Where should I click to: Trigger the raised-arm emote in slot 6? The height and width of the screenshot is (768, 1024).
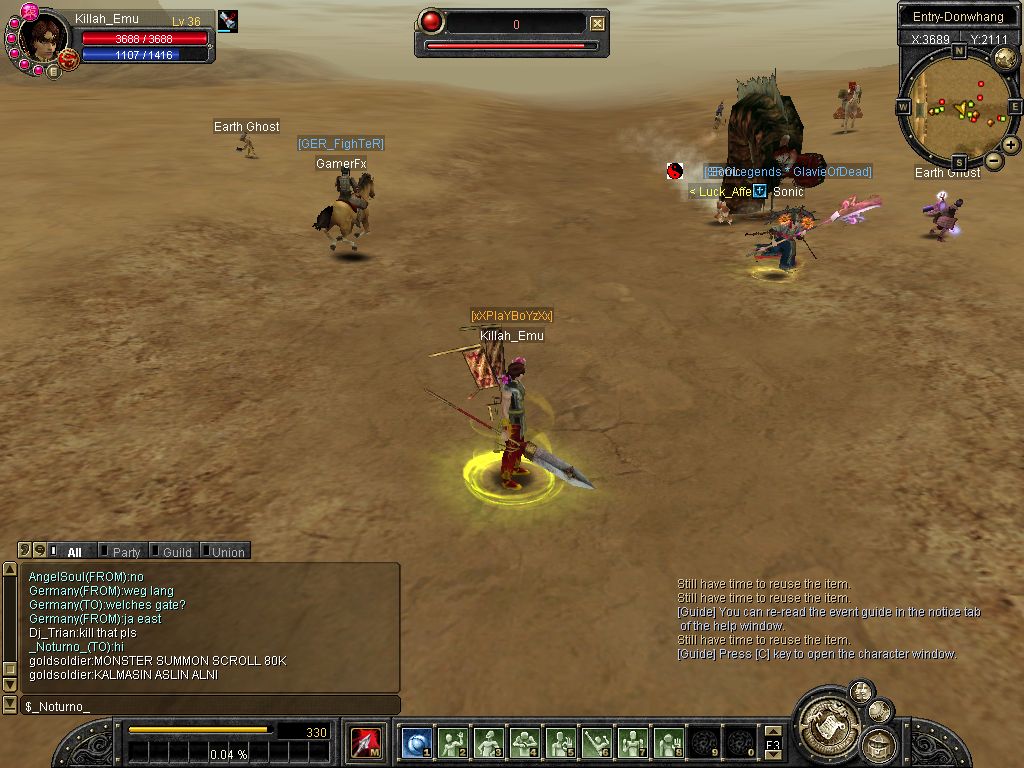point(597,742)
